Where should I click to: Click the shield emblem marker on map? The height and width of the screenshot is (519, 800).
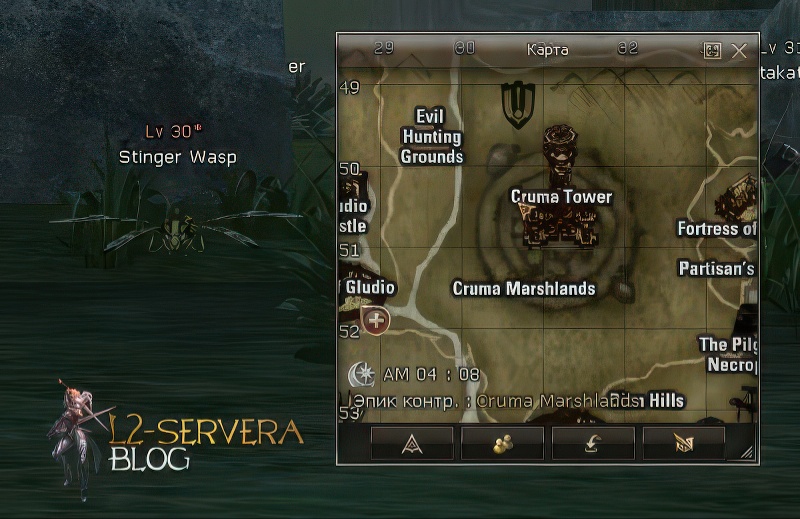tap(518, 104)
